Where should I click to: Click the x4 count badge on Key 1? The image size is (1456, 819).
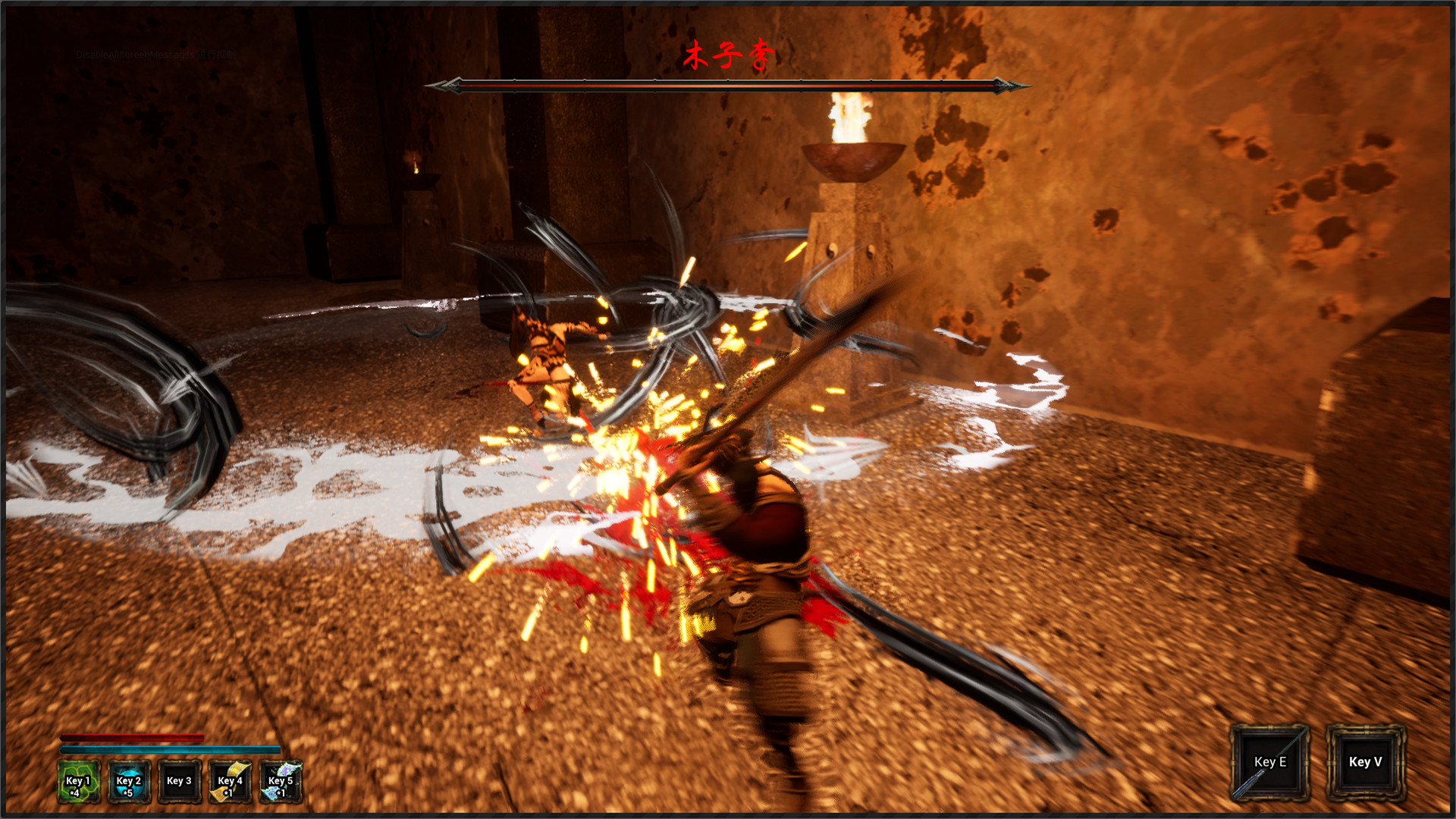(76, 793)
